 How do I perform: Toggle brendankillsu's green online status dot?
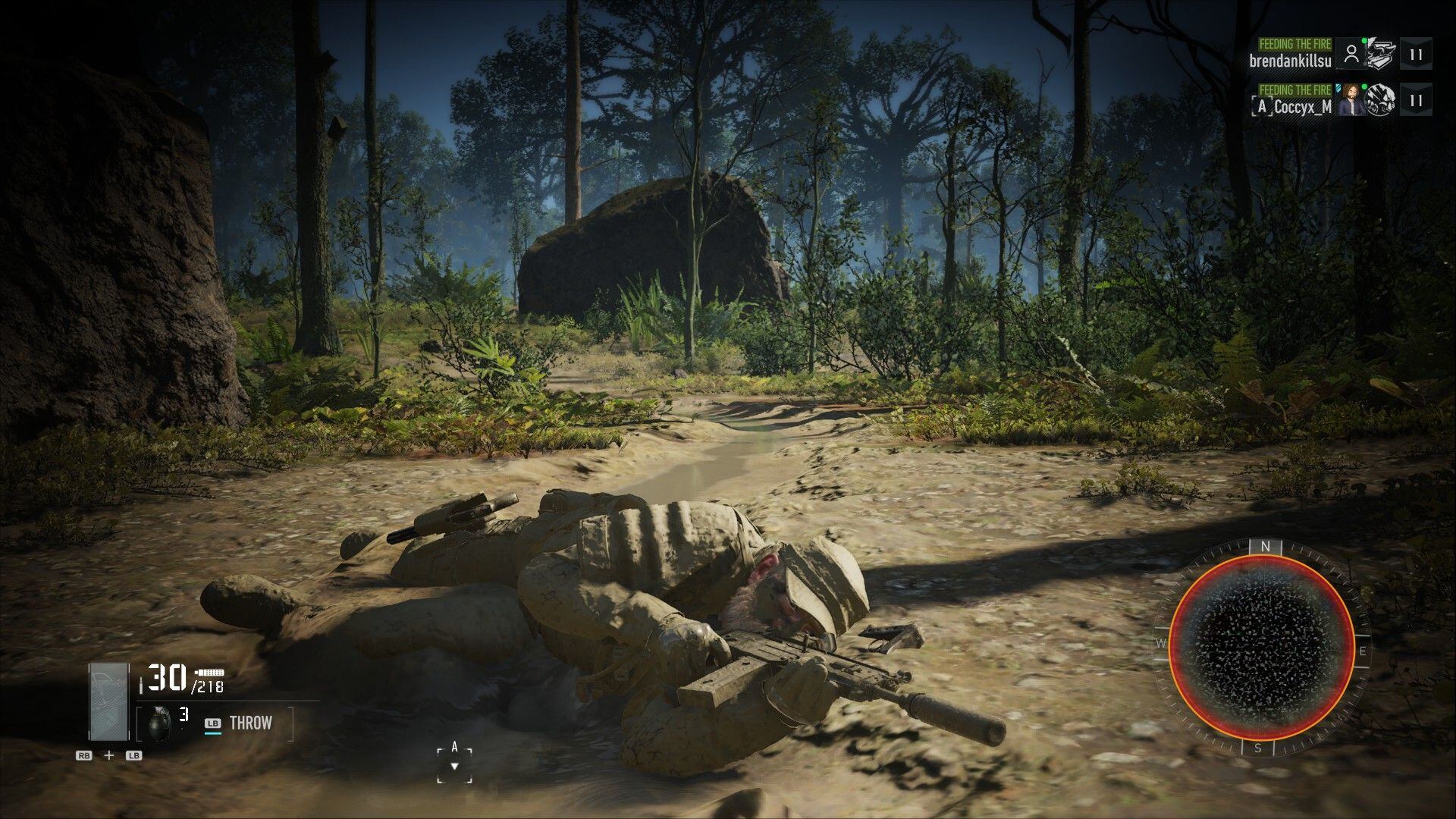coord(1363,42)
